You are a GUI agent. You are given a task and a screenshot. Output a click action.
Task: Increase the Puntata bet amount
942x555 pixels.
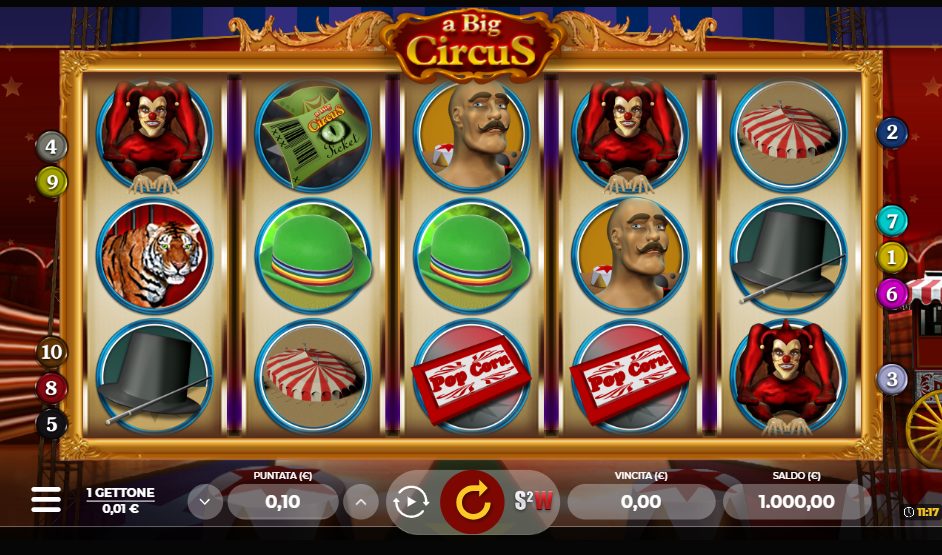(x=361, y=501)
